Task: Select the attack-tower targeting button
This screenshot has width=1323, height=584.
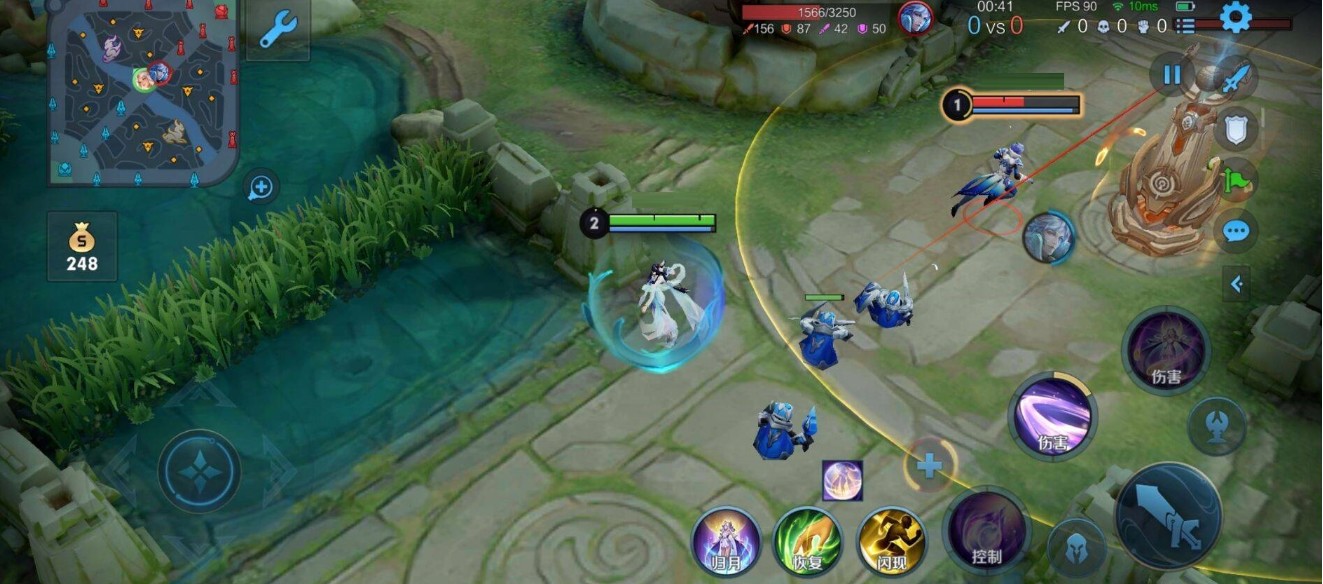Action: click(x=1216, y=425)
